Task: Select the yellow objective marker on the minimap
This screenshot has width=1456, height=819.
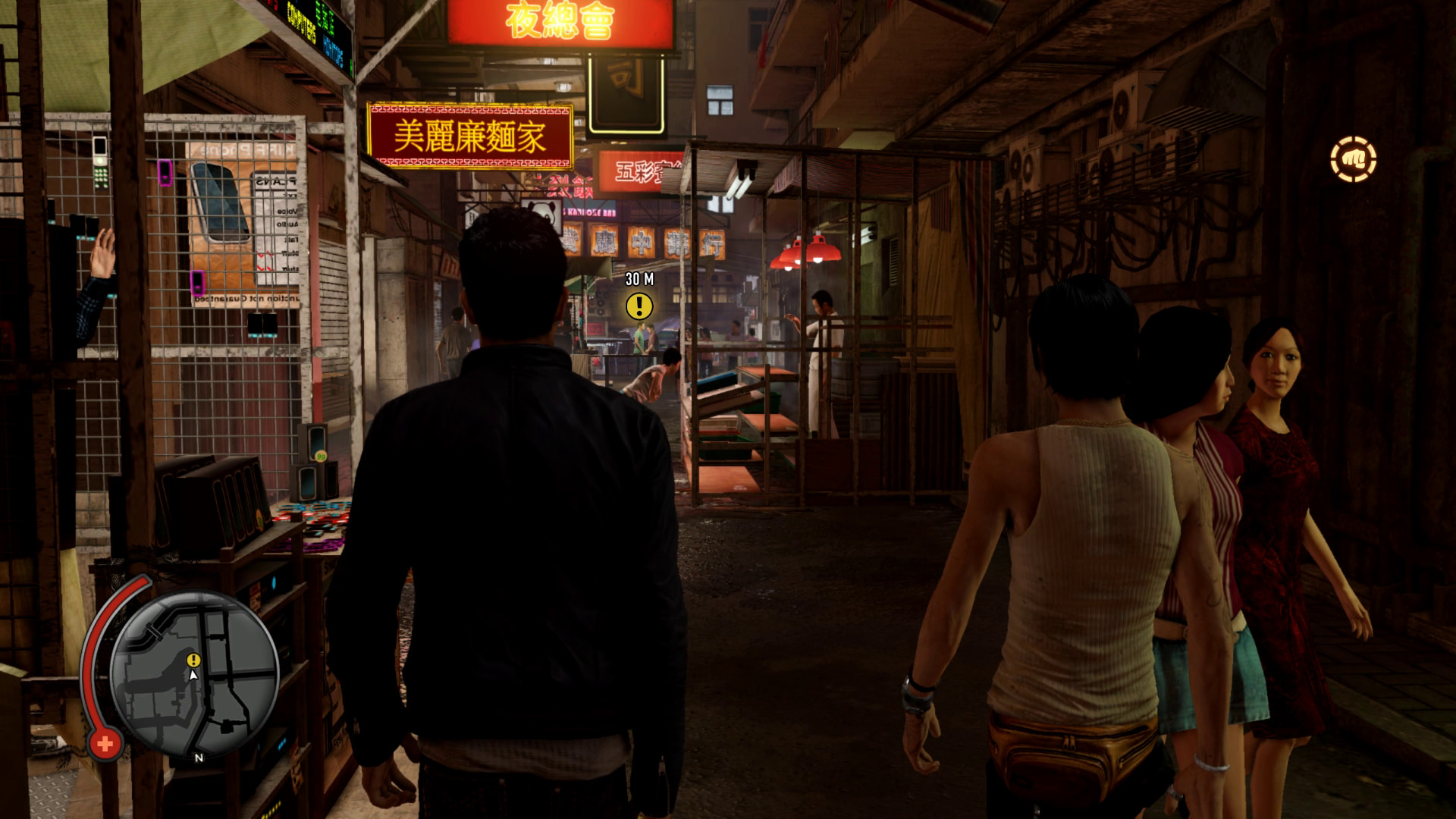Action: pos(193,660)
